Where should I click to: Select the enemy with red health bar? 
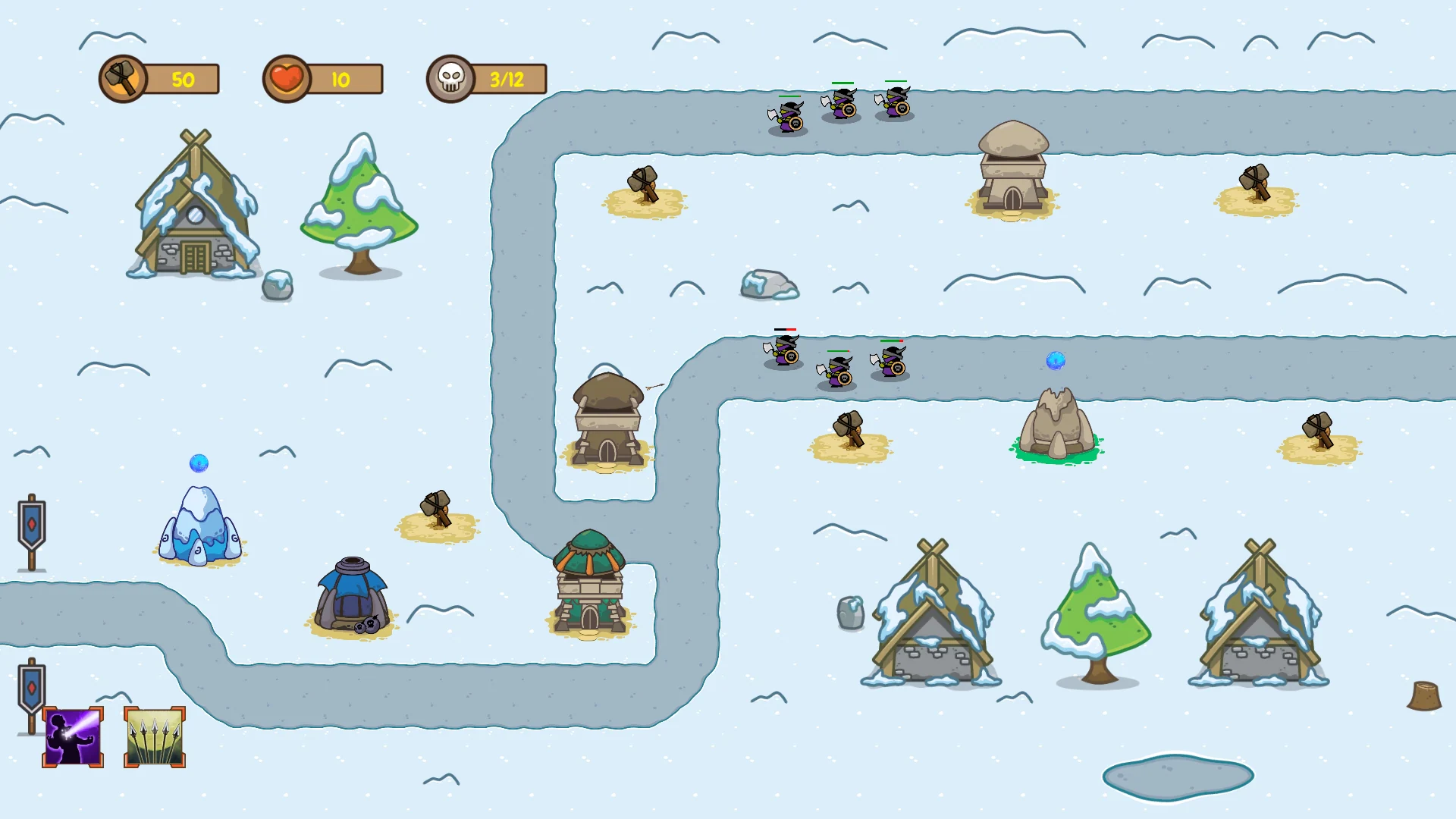(x=783, y=353)
